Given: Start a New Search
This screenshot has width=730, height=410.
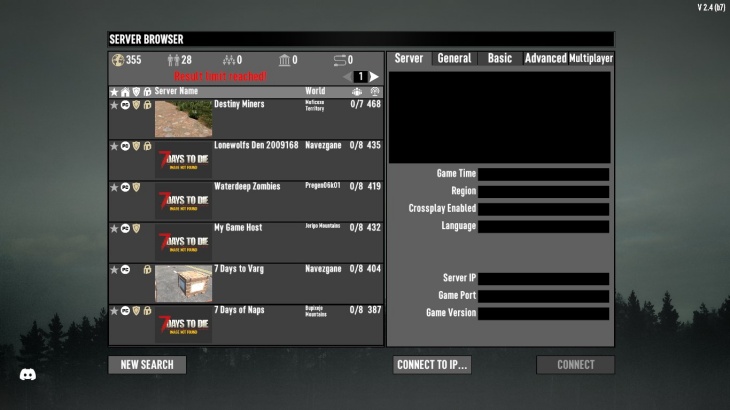Looking at the screenshot, I should tap(147, 365).
